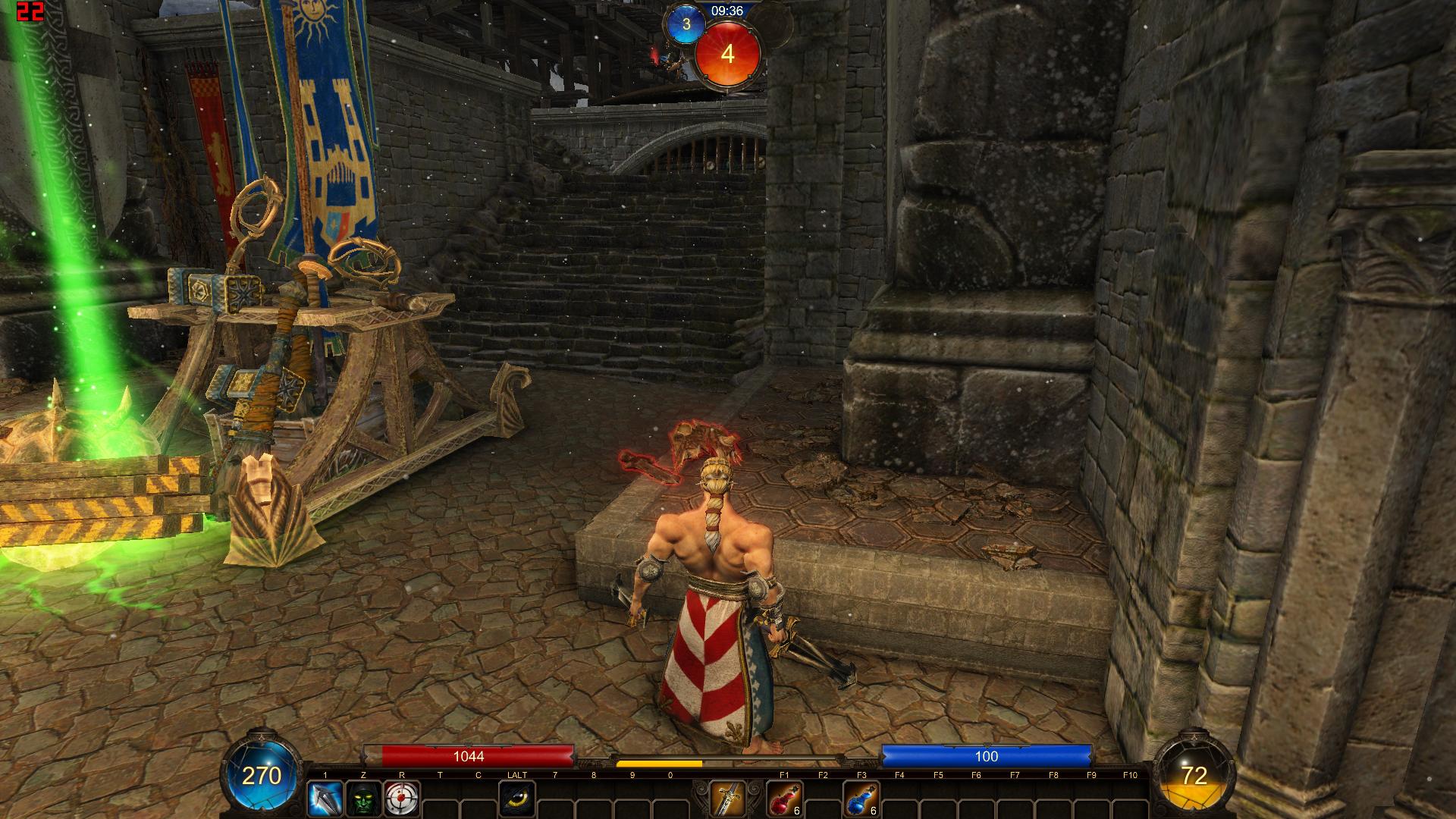
Task: Drink the red health potion
Action: coord(784,799)
